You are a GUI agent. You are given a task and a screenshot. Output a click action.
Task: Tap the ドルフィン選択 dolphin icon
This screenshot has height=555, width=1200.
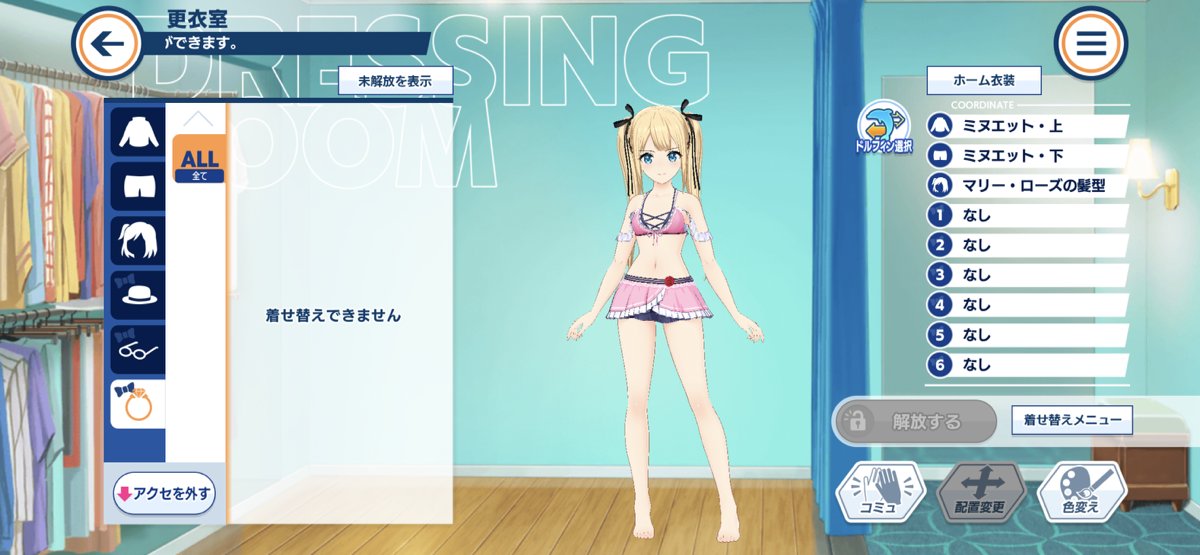pyautogui.click(x=881, y=126)
